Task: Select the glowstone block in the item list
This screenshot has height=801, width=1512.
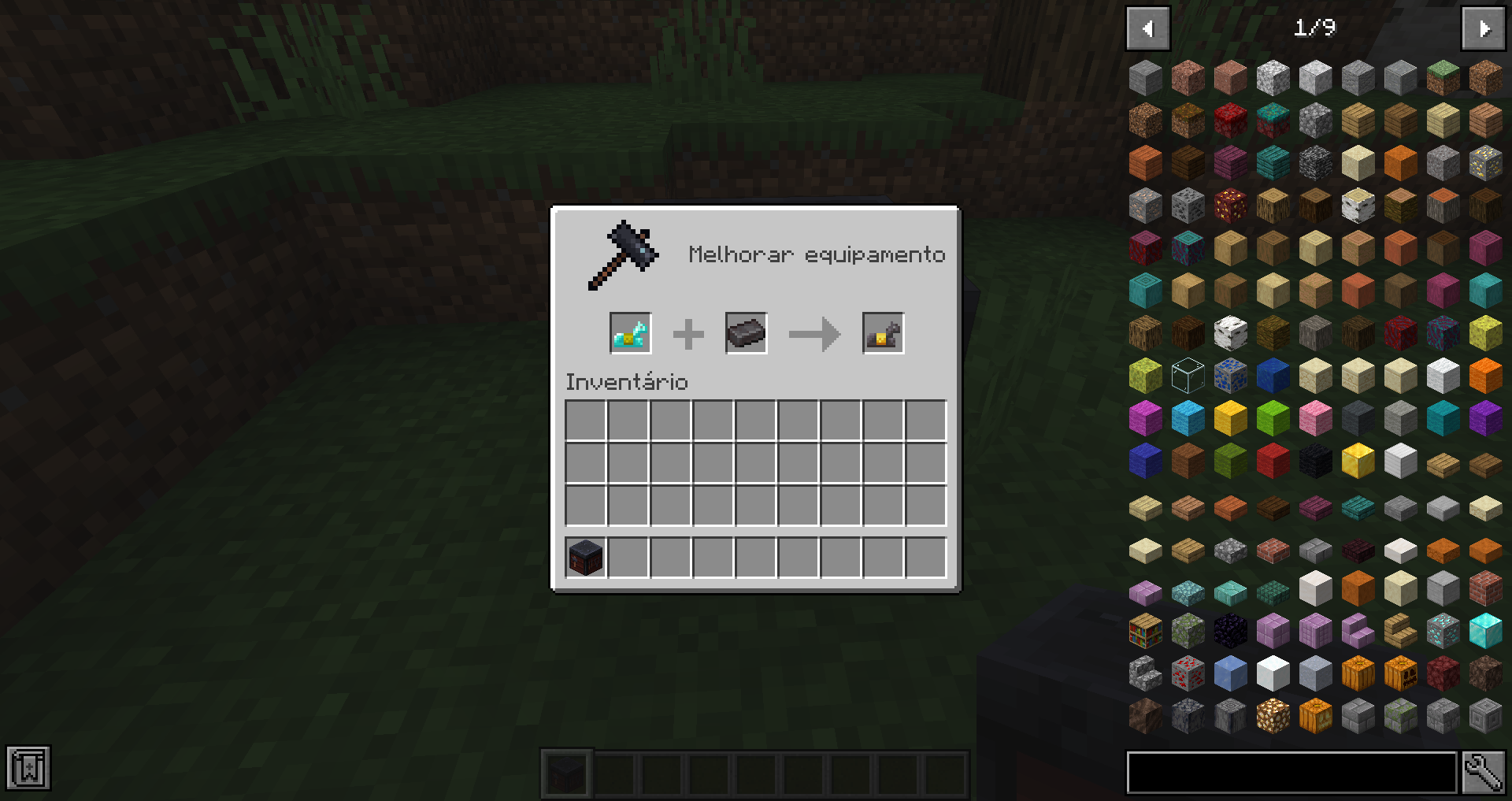Action: coord(1272,714)
